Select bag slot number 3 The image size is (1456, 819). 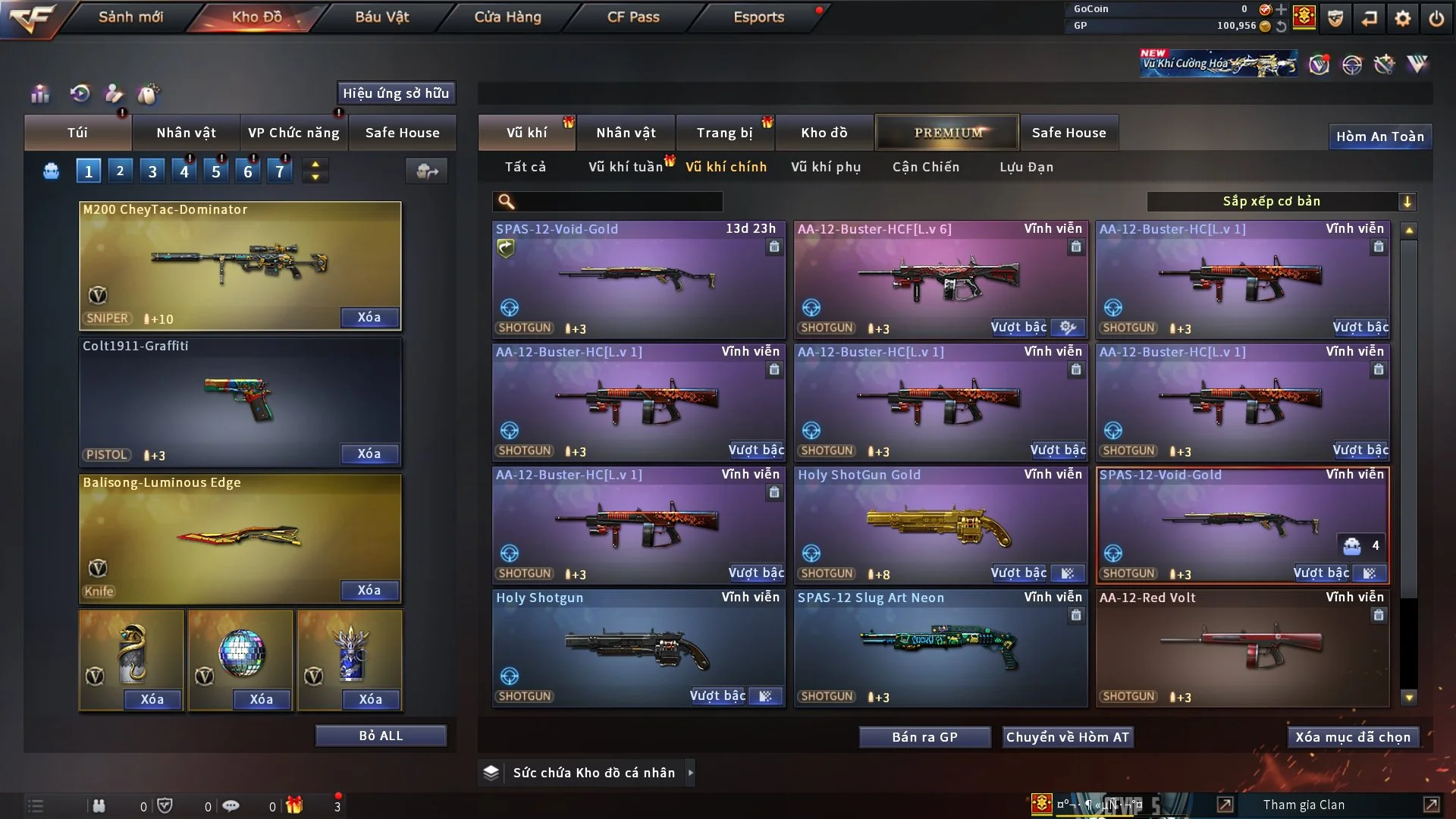[x=152, y=171]
